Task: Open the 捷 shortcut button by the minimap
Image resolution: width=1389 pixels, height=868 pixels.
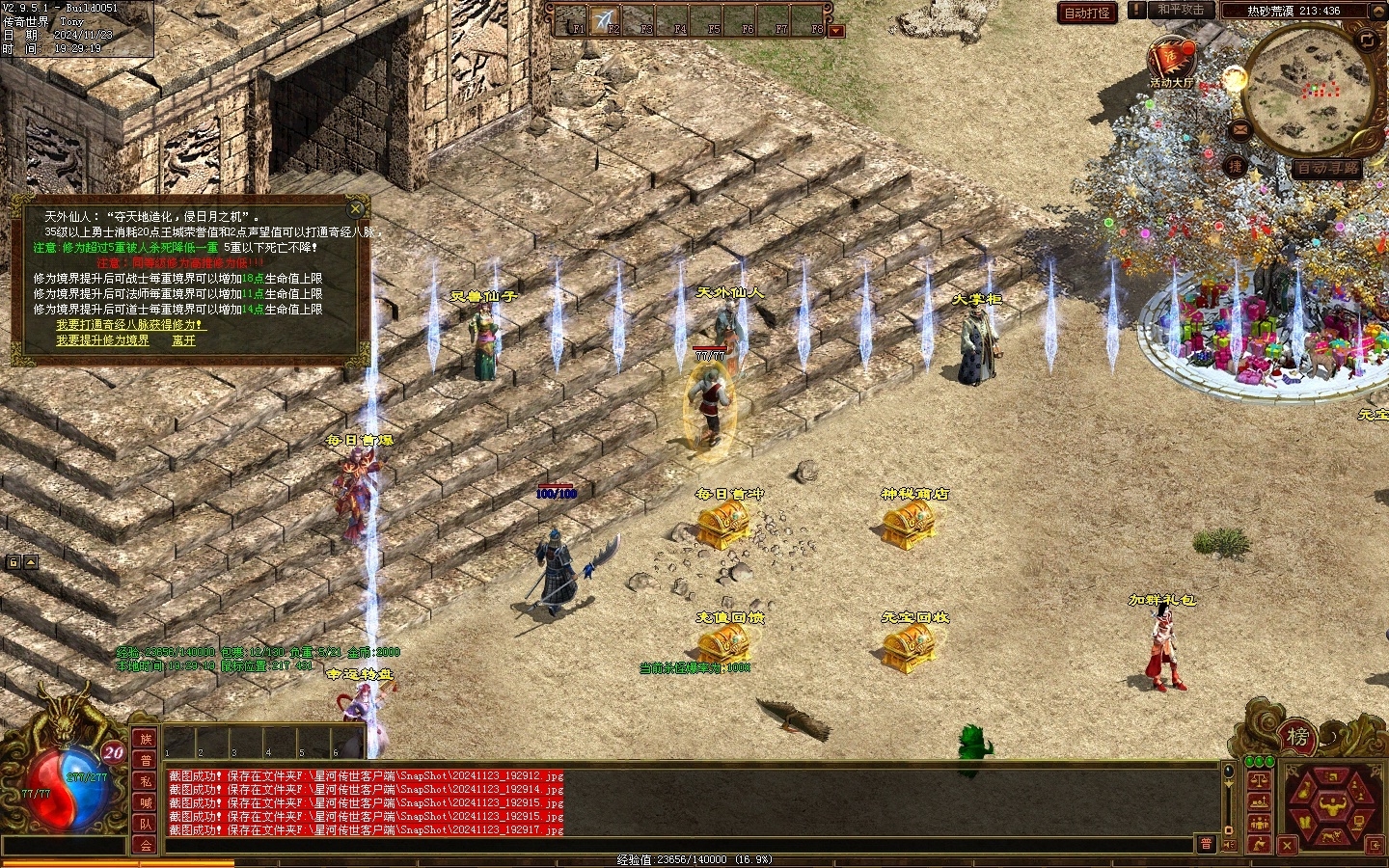Action: click(1235, 166)
